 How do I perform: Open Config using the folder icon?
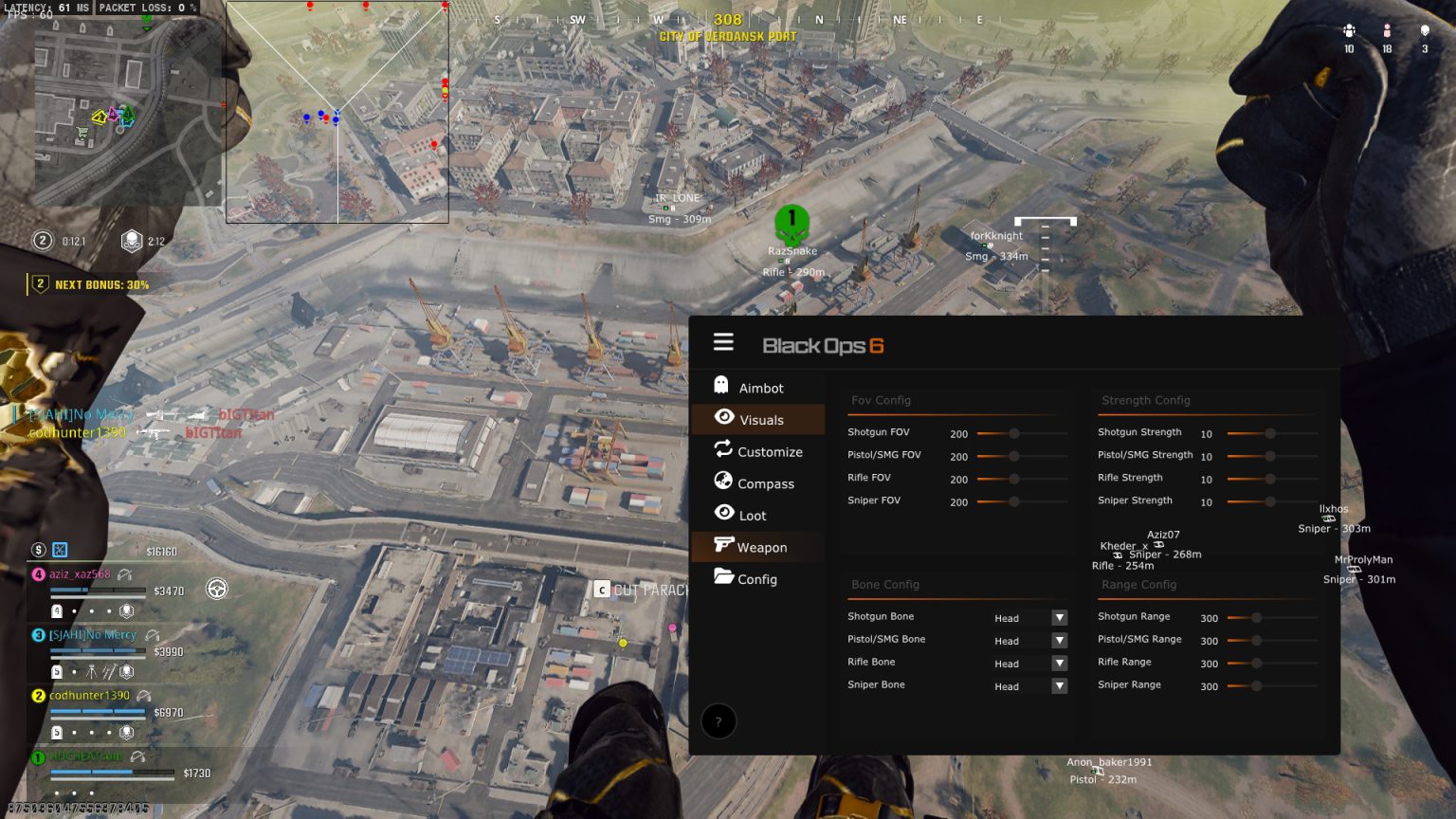722,578
